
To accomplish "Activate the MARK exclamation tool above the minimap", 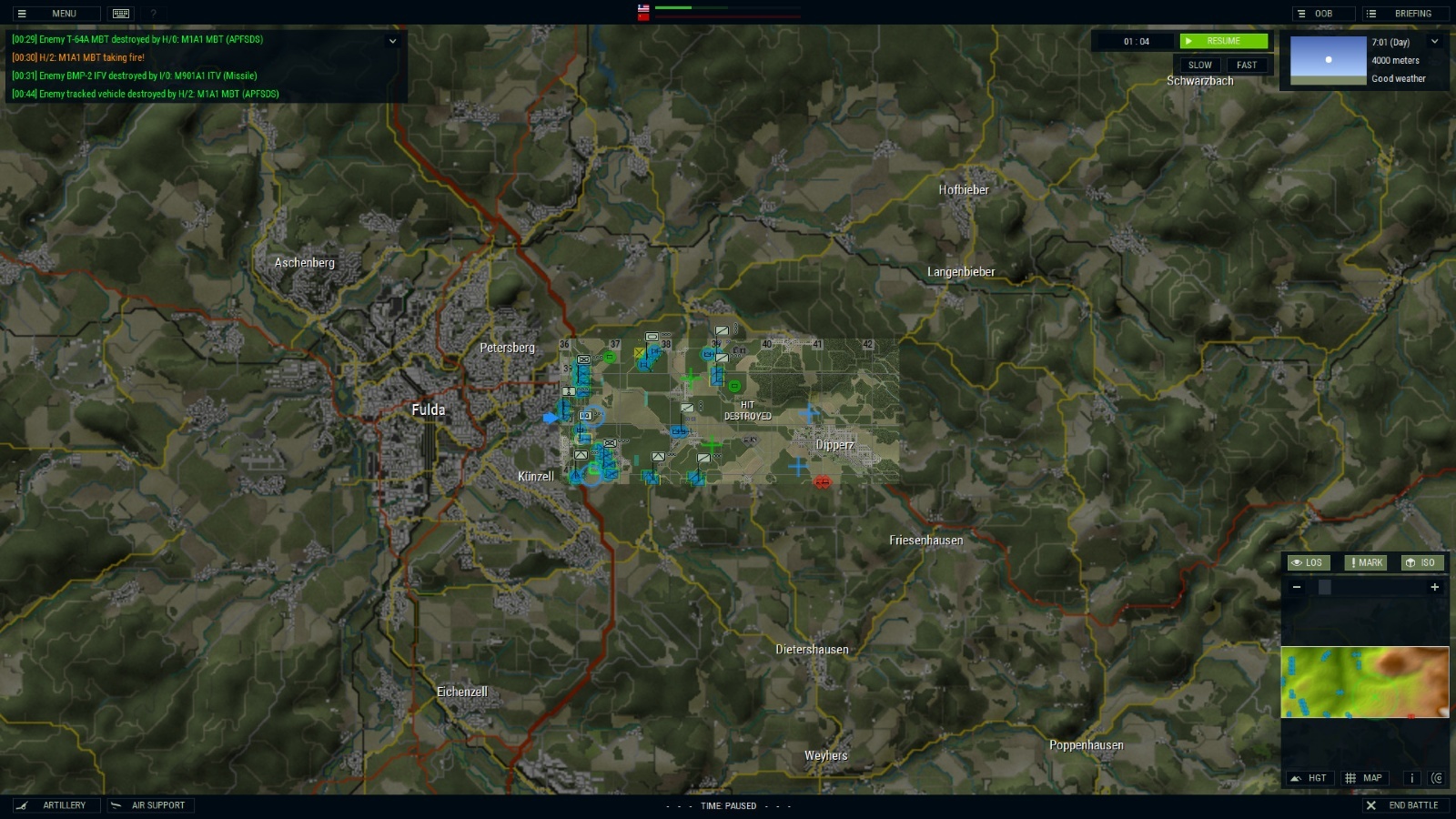I will click(1365, 562).
